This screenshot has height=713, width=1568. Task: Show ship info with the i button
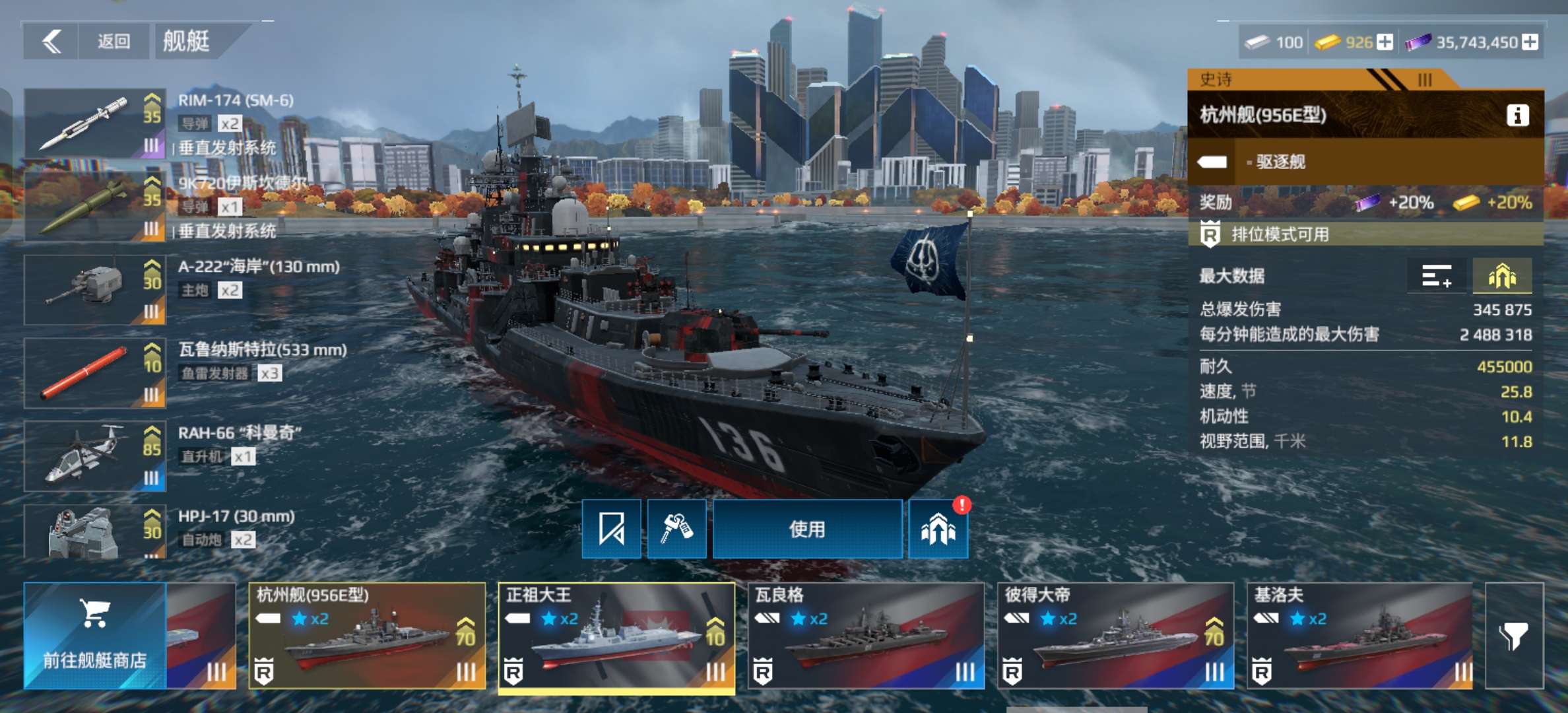pyautogui.click(x=1517, y=116)
